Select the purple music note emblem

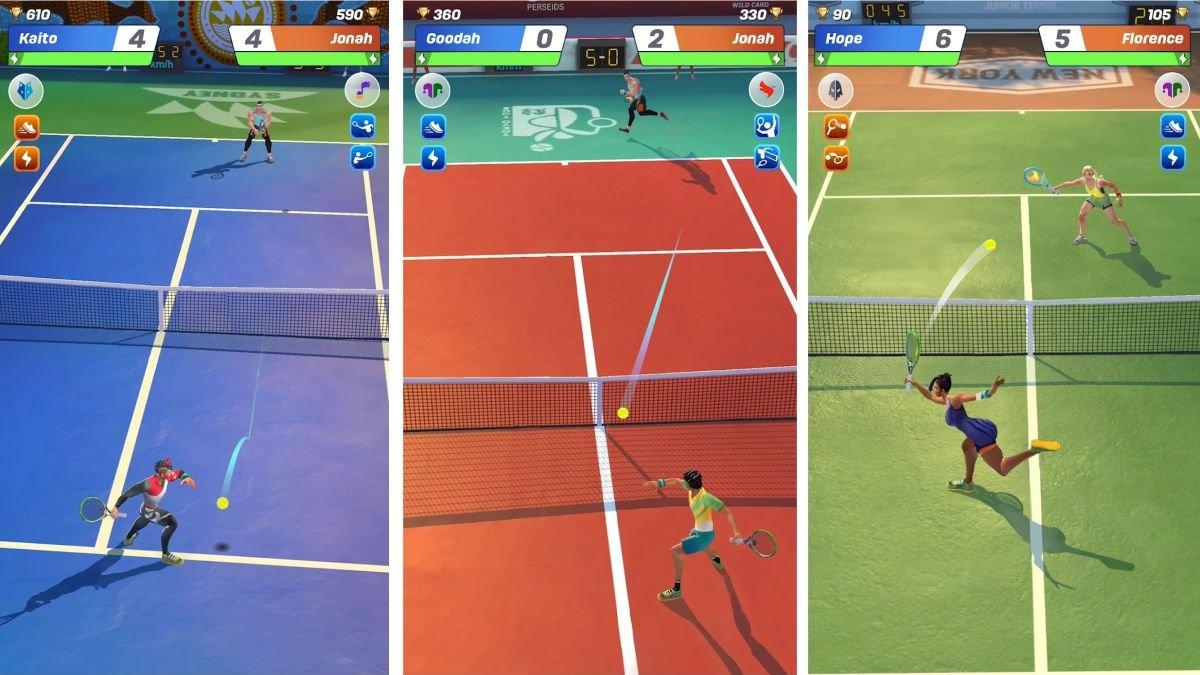pyautogui.click(x=362, y=92)
